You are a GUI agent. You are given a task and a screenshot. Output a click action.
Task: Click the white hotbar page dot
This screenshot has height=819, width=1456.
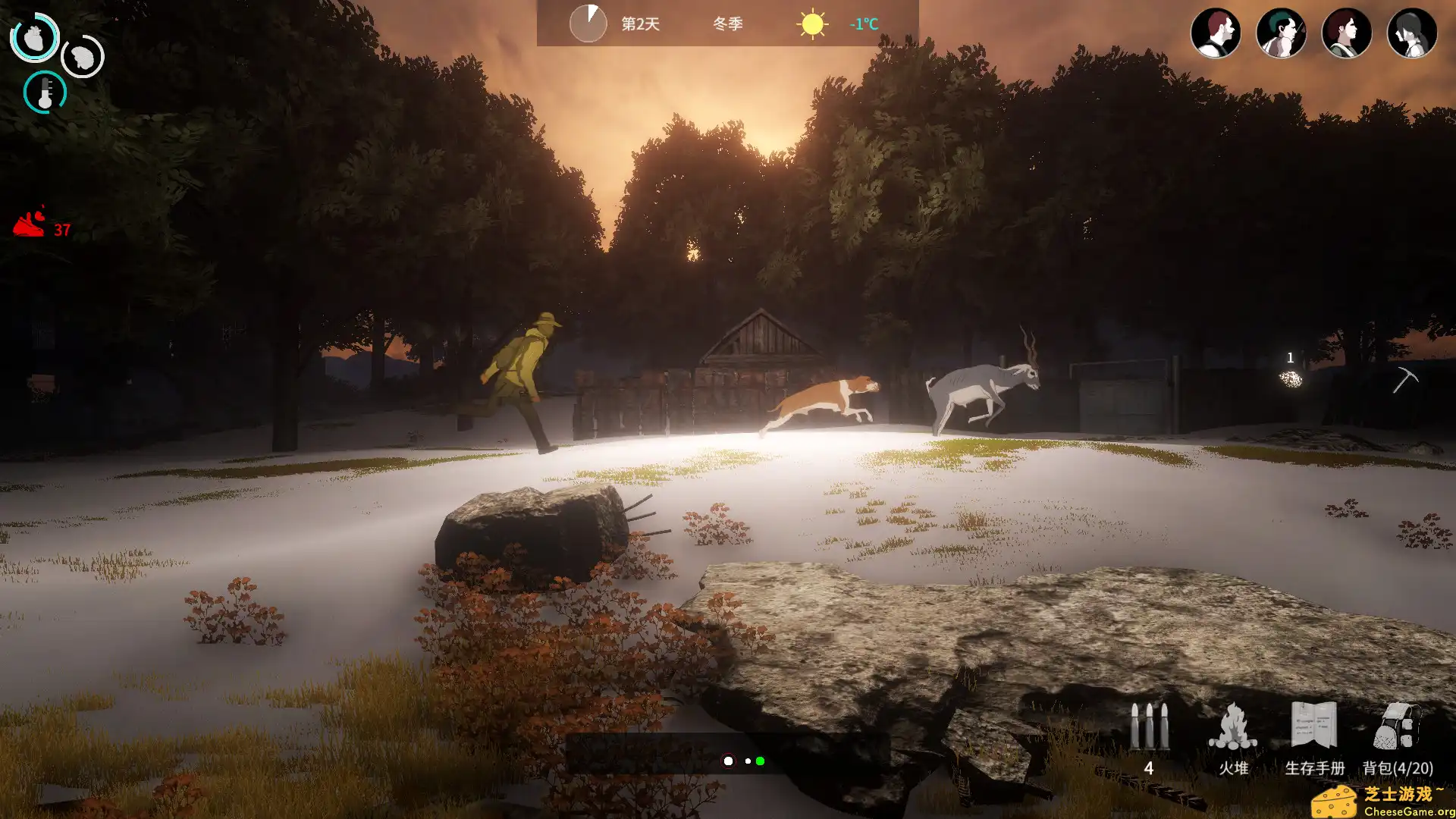coord(729,759)
